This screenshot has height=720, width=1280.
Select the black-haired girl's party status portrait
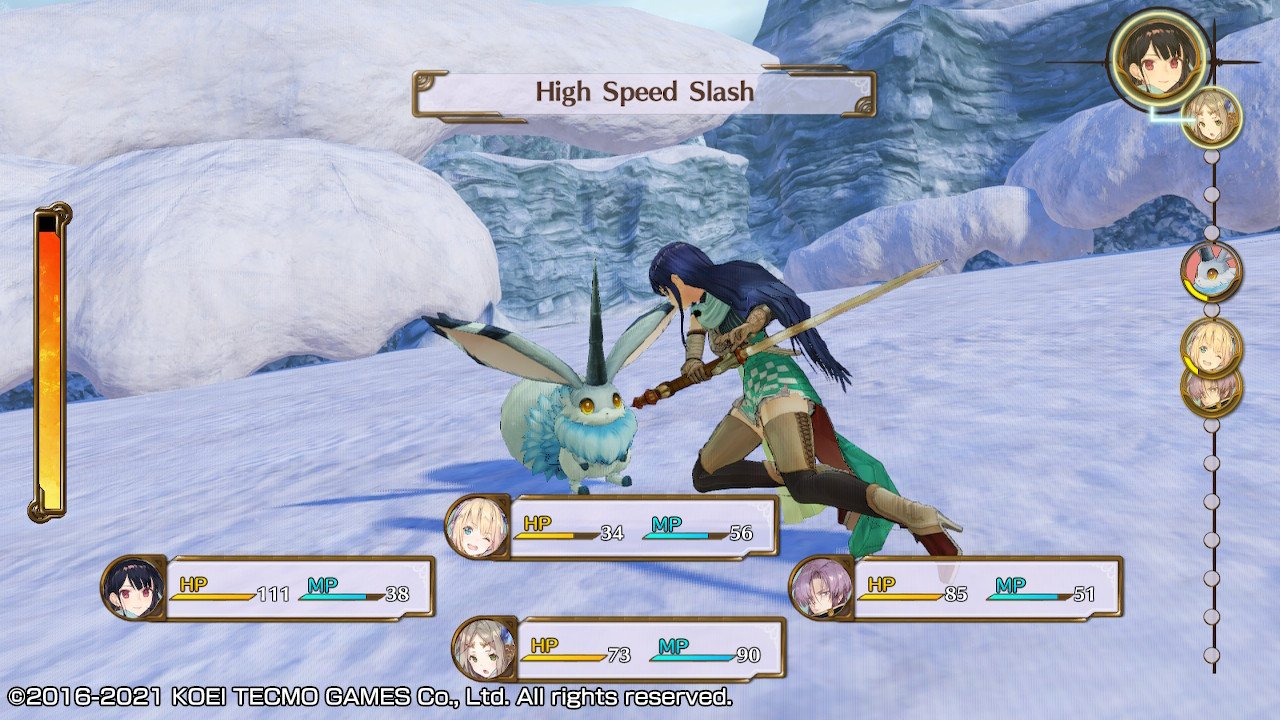pos(132,587)
